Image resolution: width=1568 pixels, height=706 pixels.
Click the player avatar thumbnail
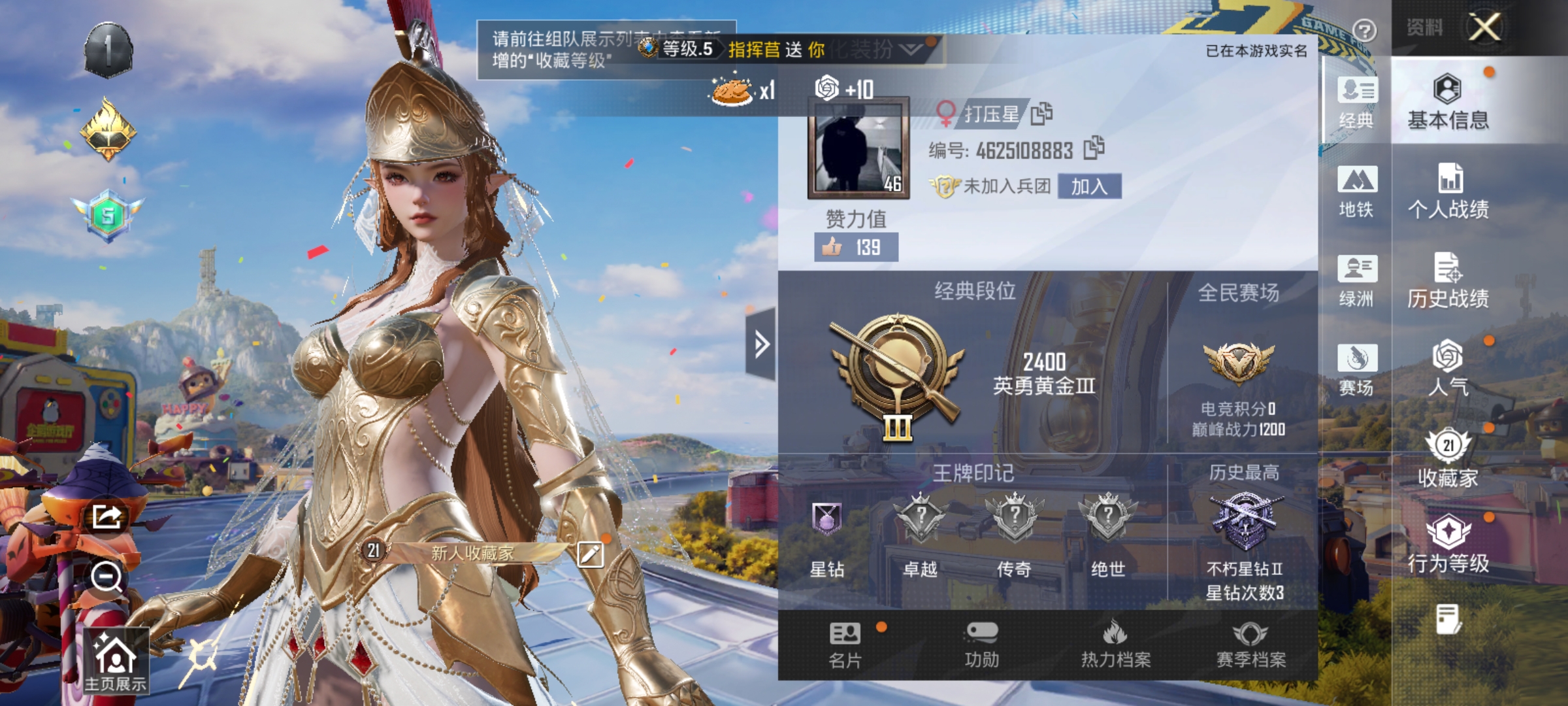point(857,149)
